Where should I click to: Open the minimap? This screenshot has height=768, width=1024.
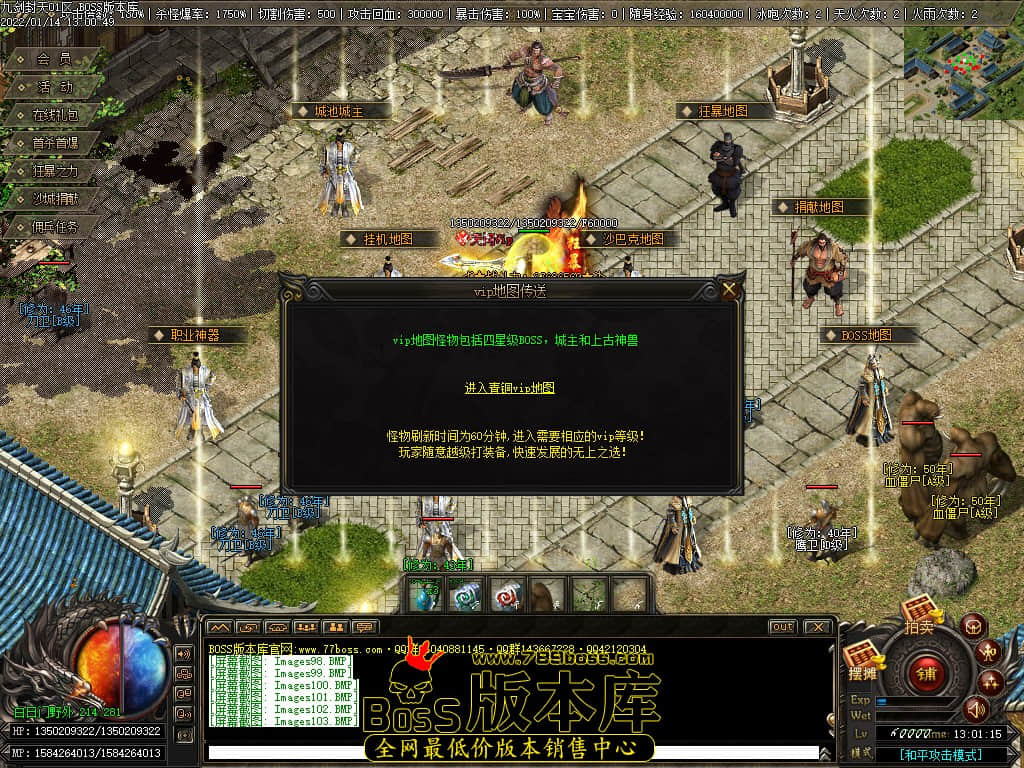tap(963, 72)
